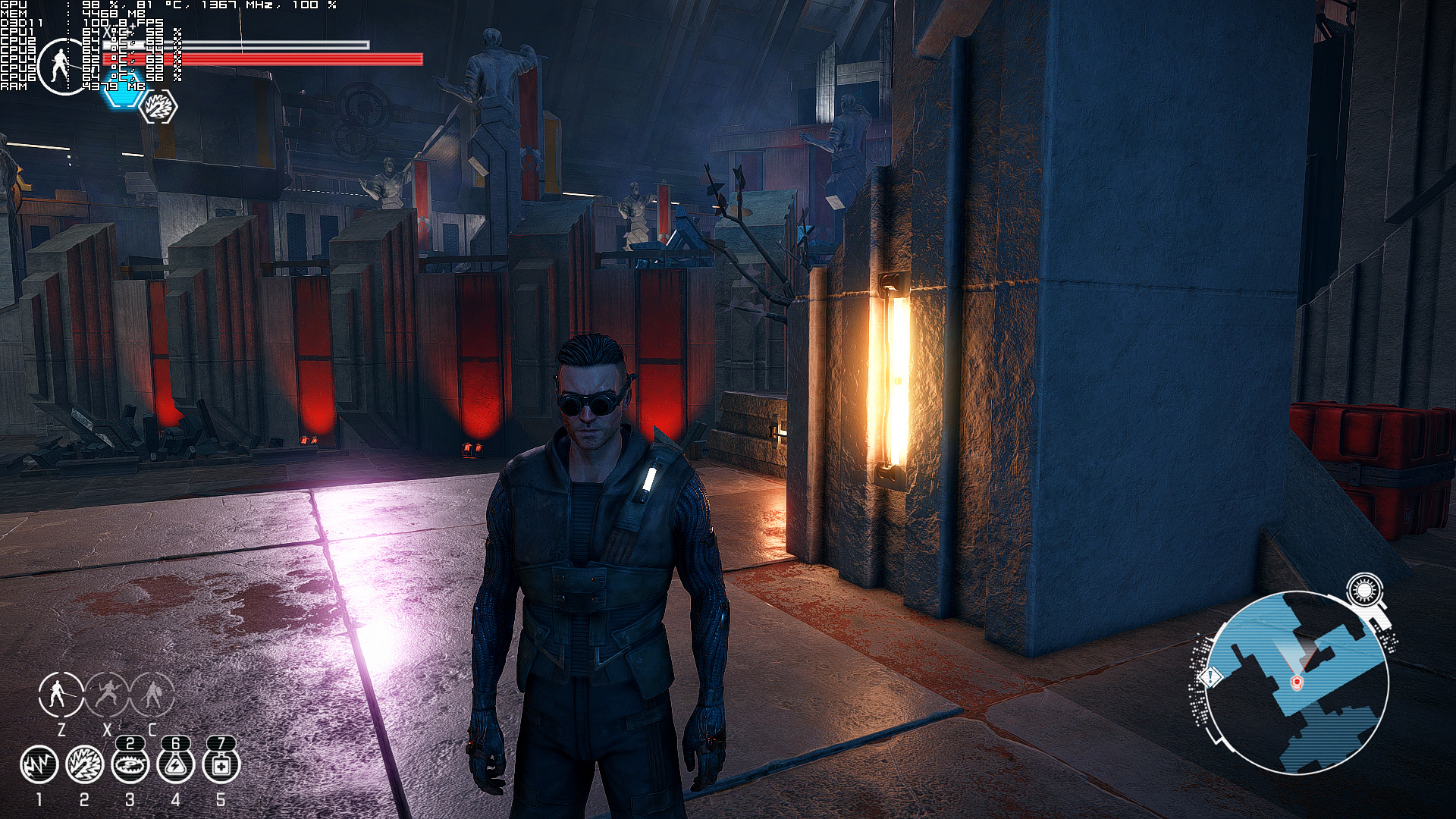The width and height of the screenshot is (1456, 819).
Task: Switch to the dual-wield rogue stance
Action: click(107, 694)
